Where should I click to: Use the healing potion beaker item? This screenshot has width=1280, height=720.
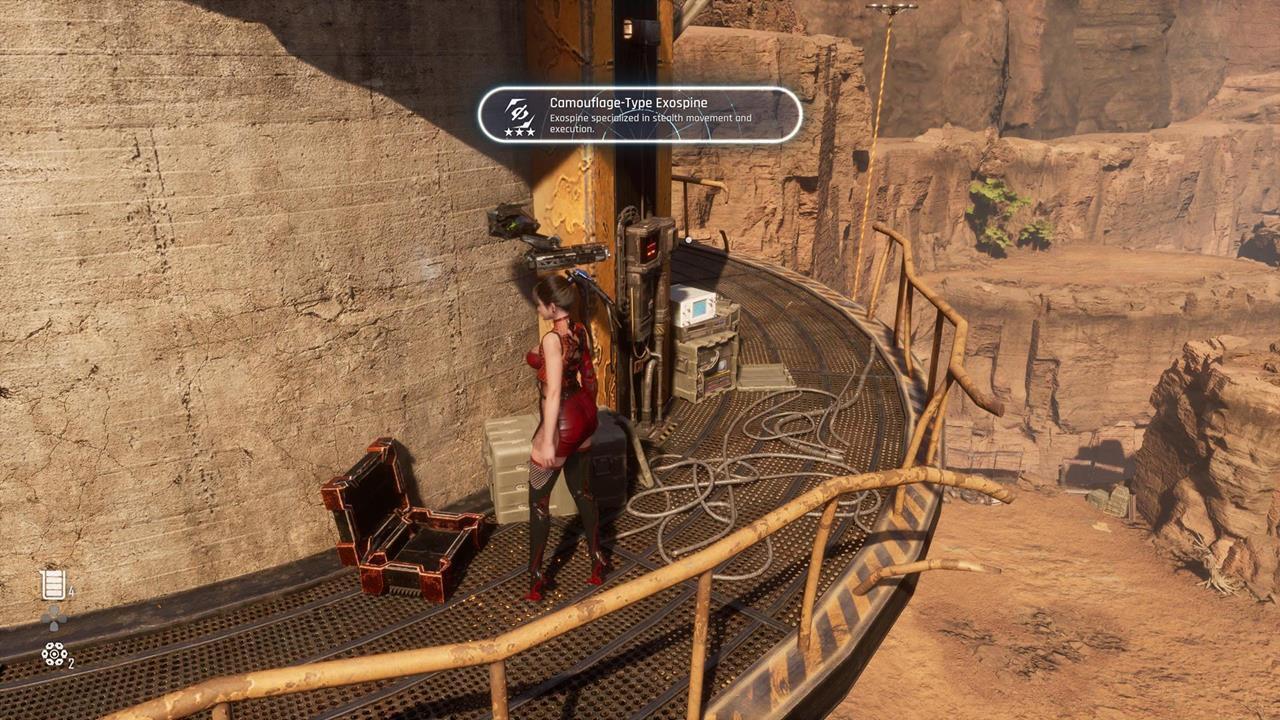pos(53,585)
